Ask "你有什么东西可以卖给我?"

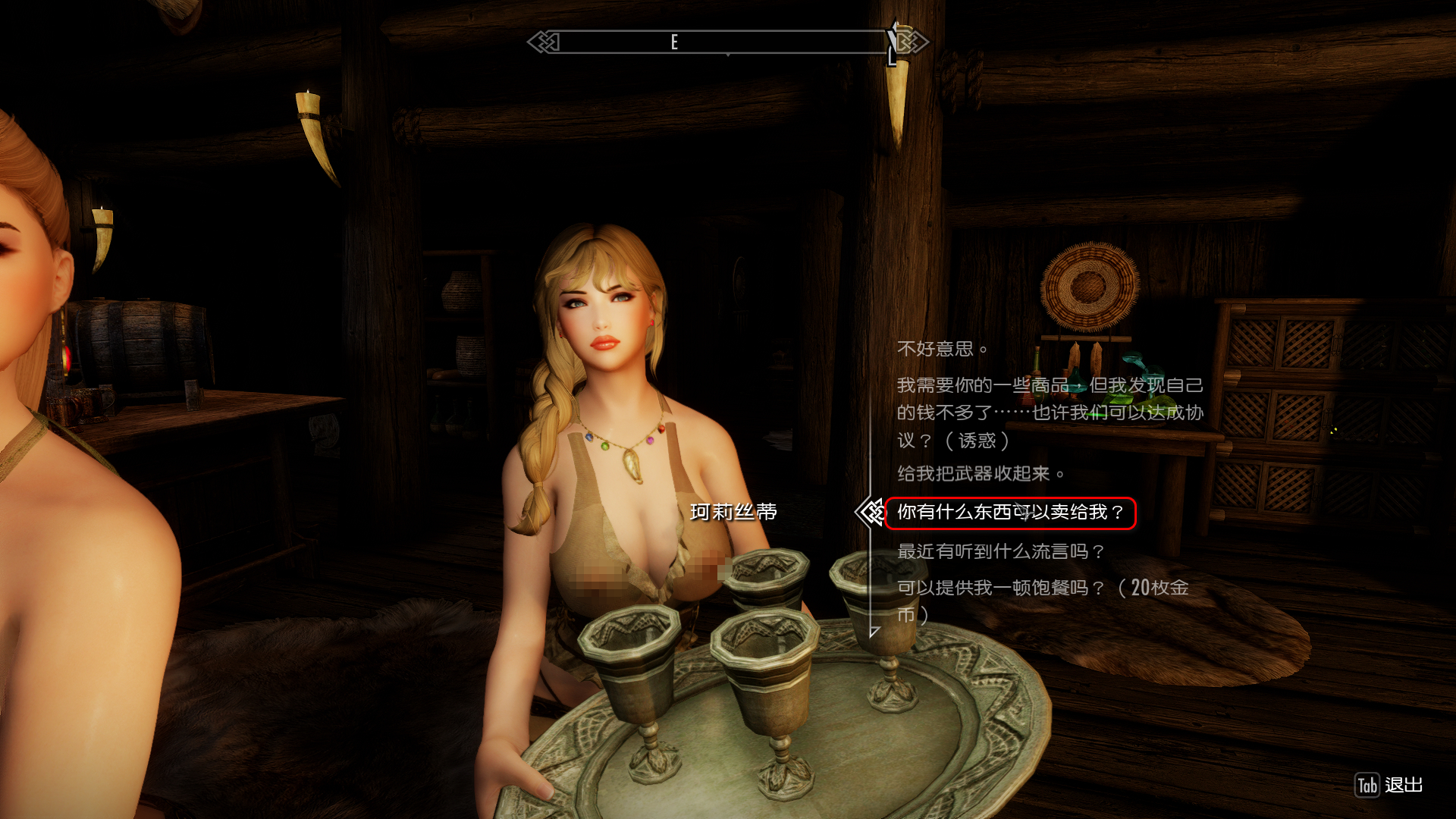[1010, 513]
